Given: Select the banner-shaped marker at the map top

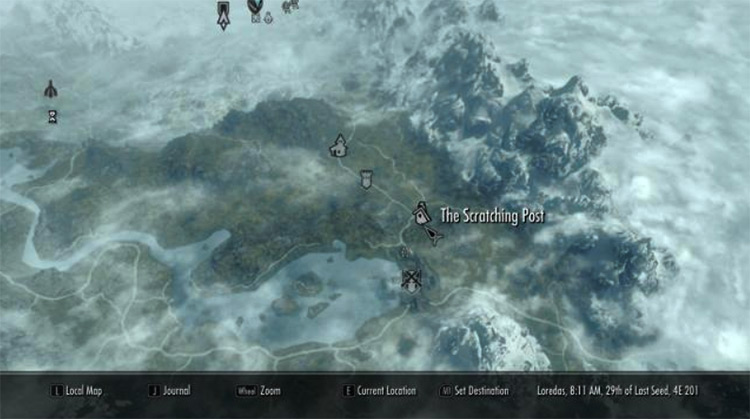Looking at the screenshot, I should click(222, 13).
